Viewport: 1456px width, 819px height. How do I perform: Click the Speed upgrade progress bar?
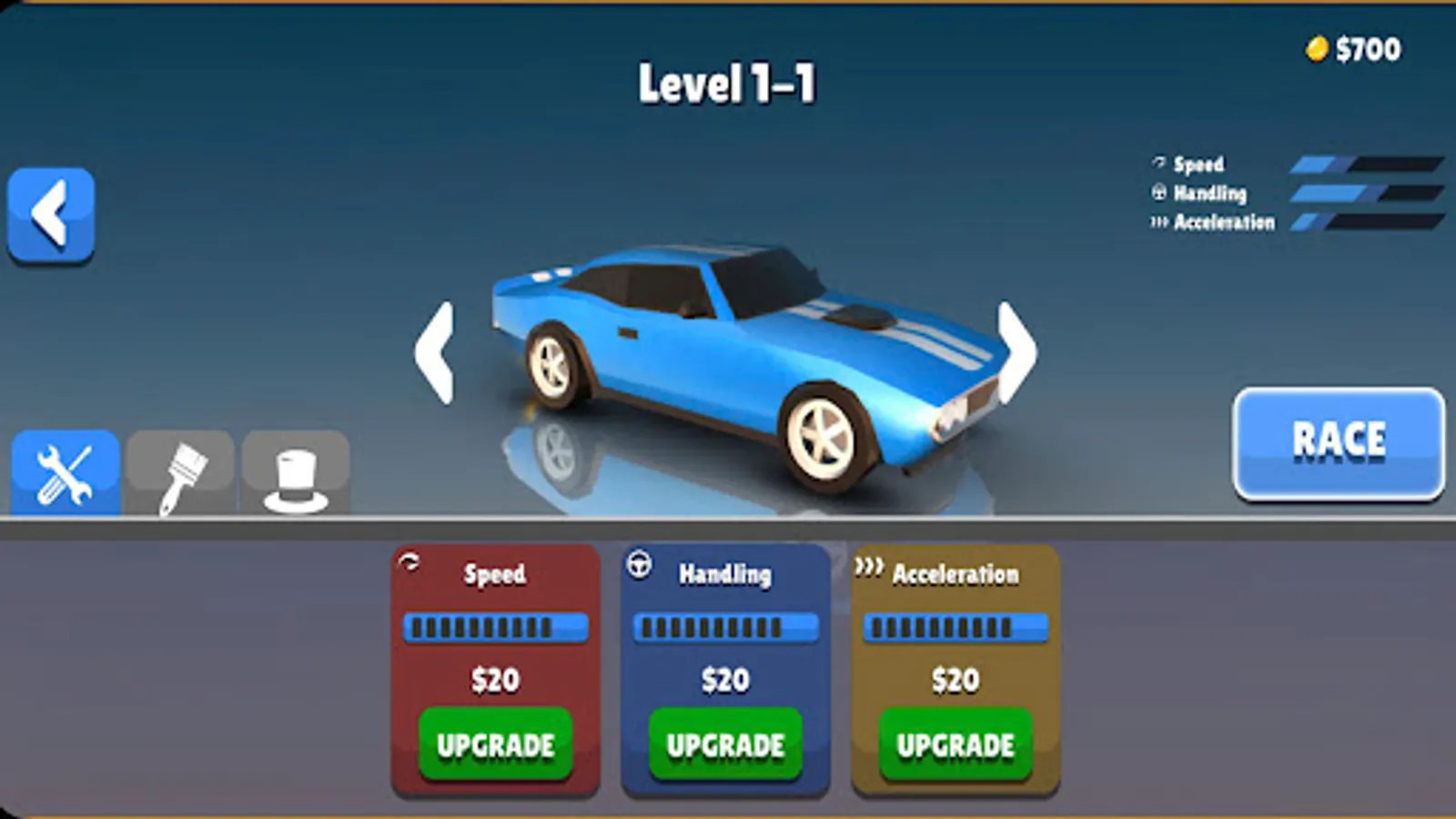point(496,626)
